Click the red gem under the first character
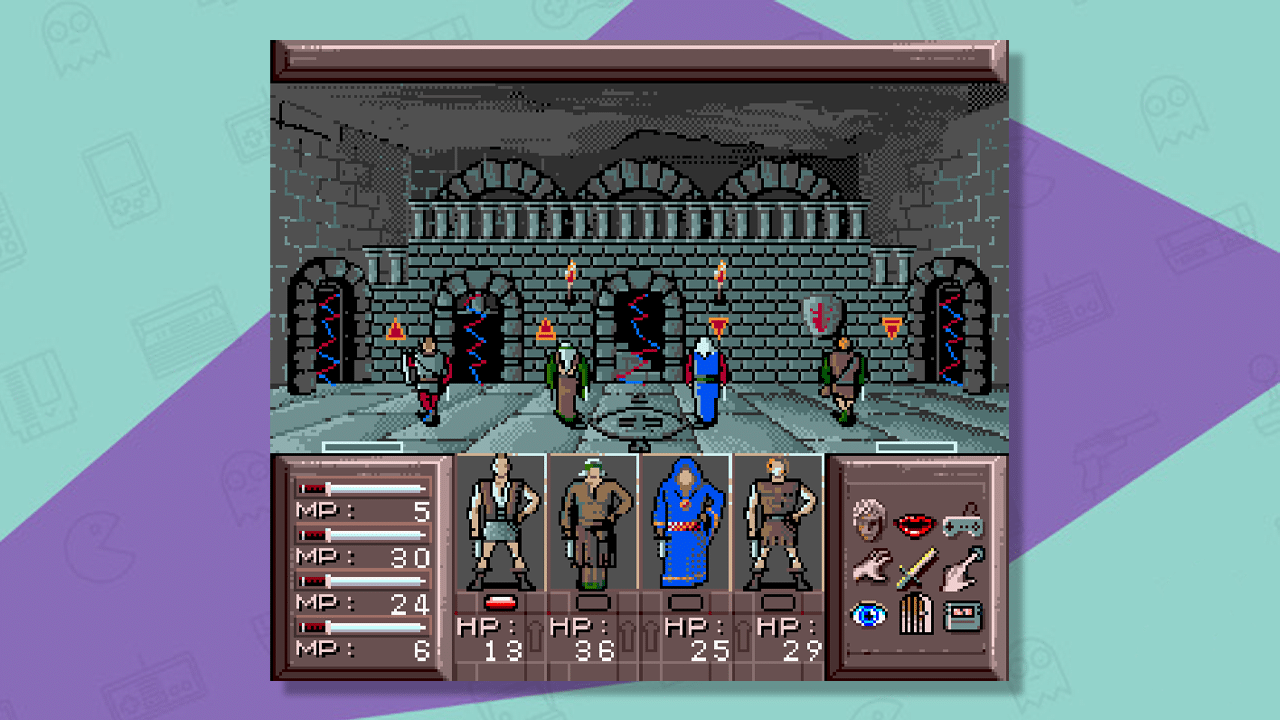 point(503,601)
